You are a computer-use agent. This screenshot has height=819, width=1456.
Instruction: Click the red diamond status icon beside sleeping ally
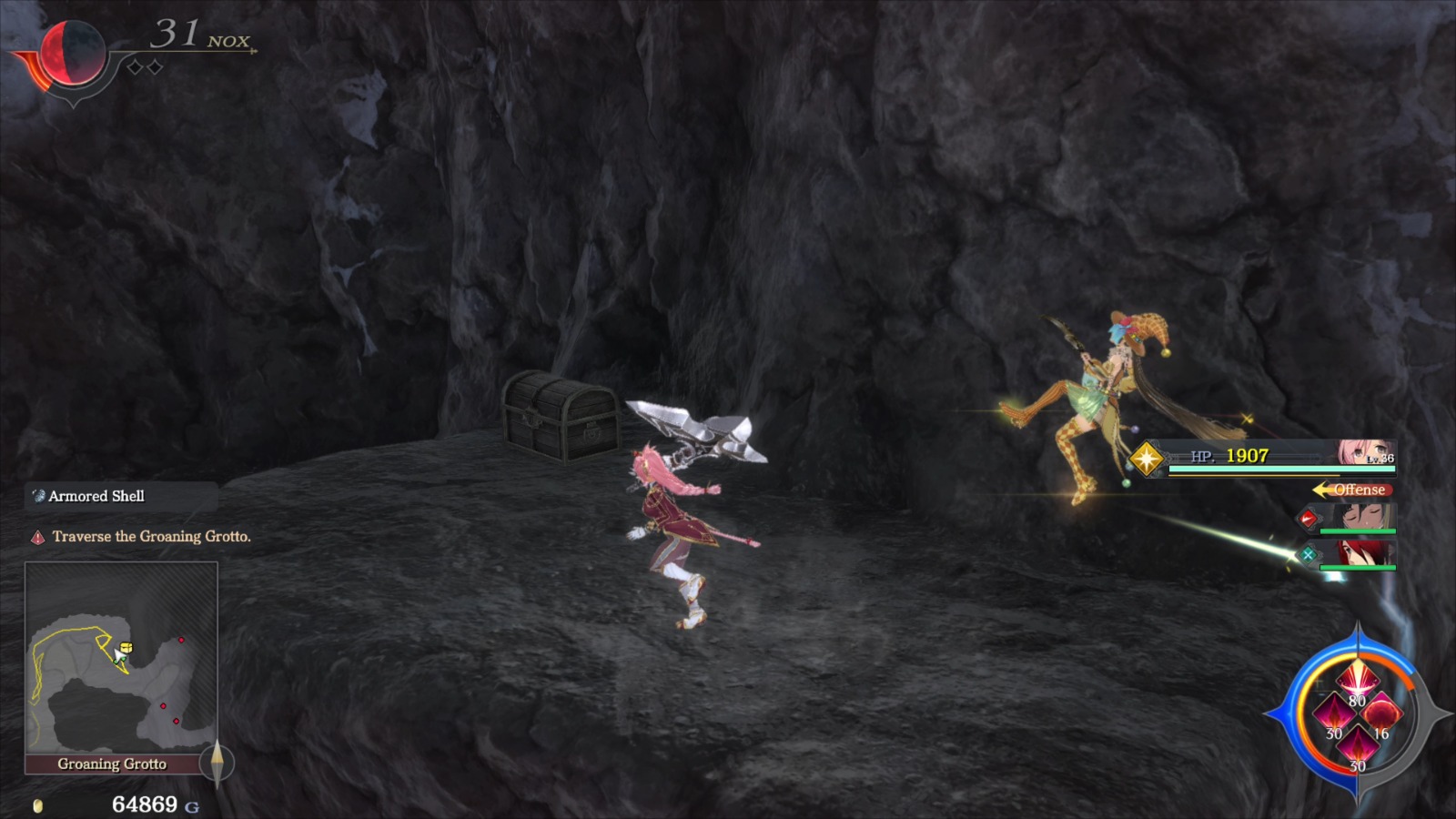(1308, 518)
